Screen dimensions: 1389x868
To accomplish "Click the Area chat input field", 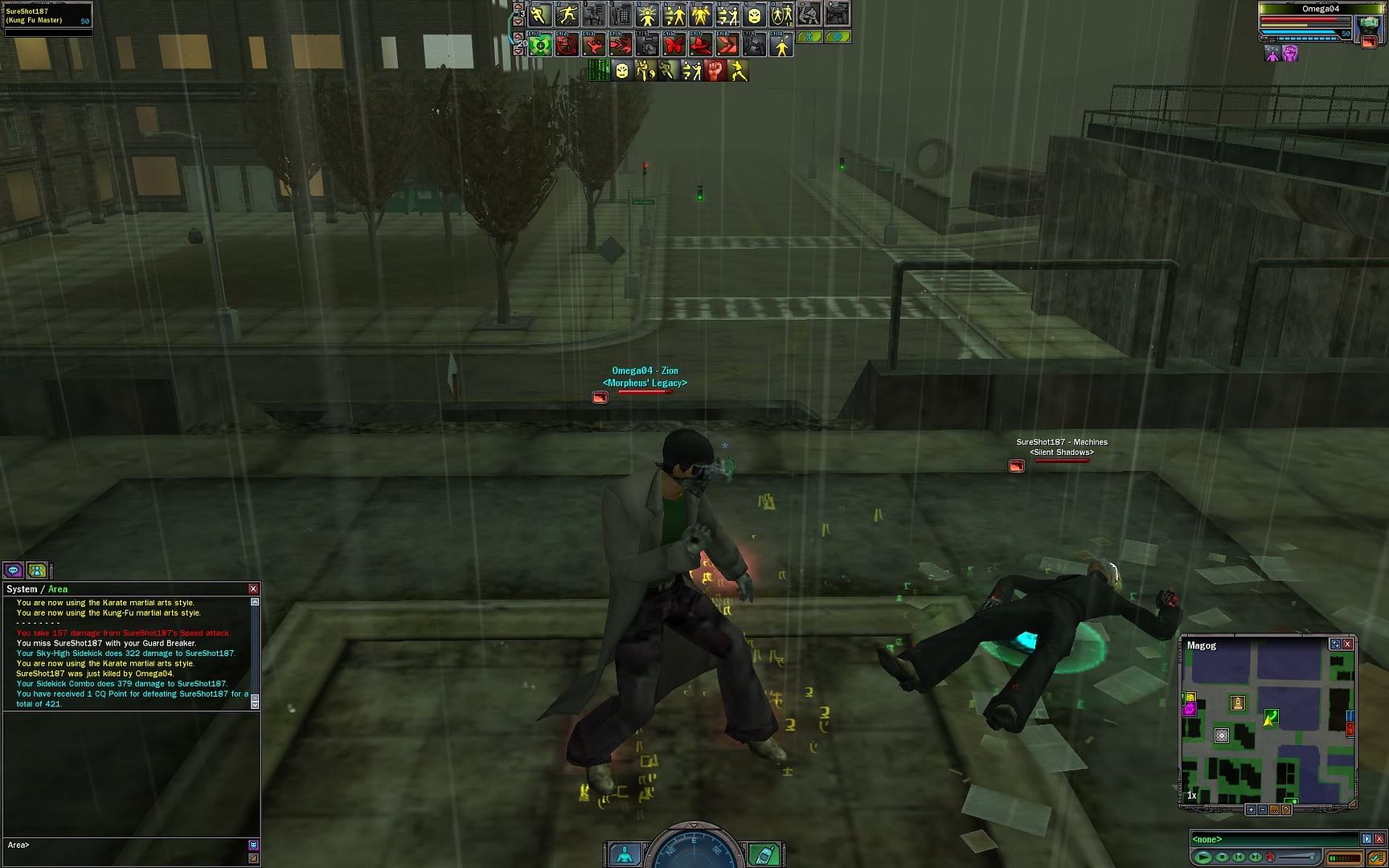I will click(x=129, y=845).
